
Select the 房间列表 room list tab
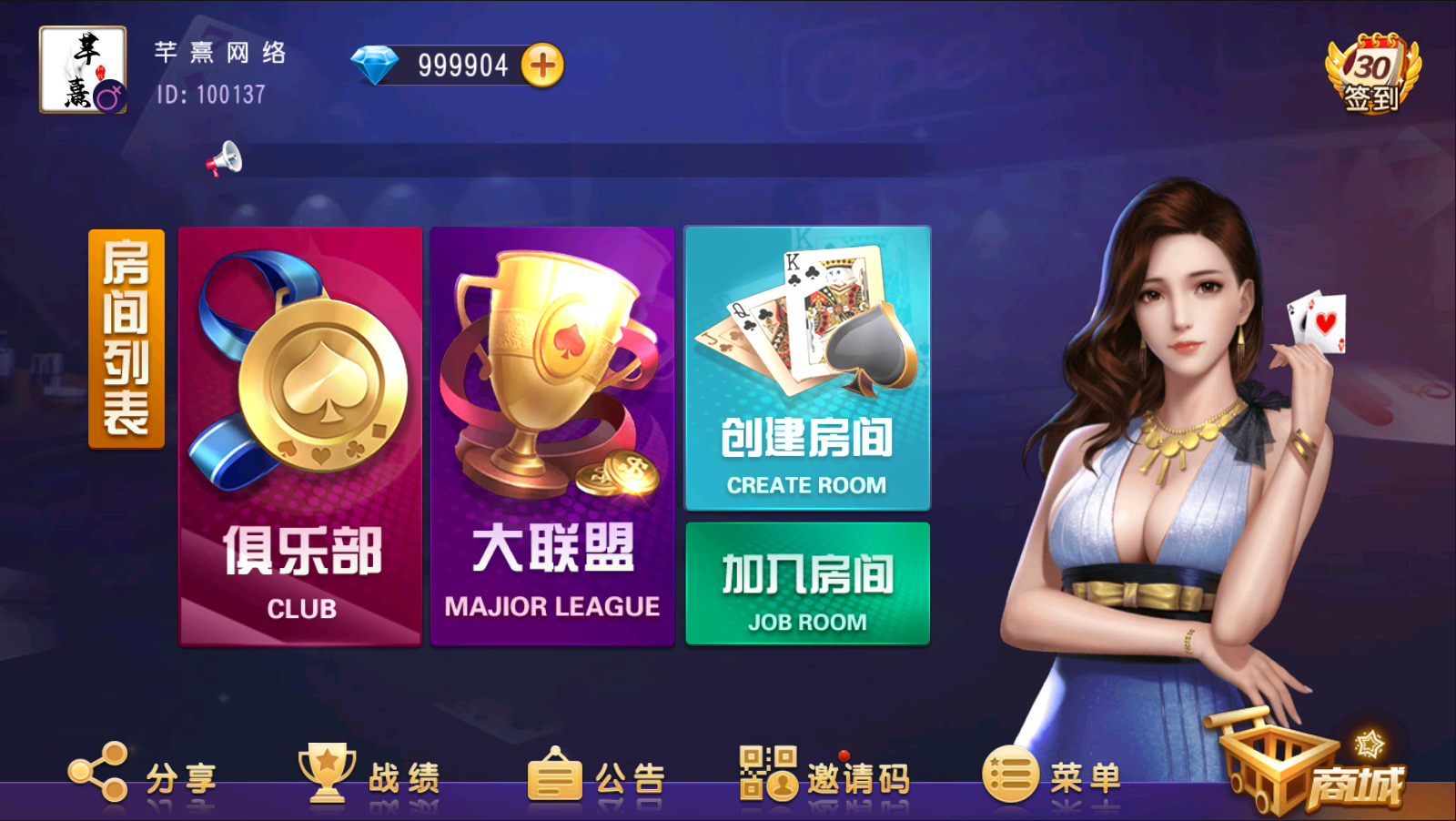click(124, 339)
